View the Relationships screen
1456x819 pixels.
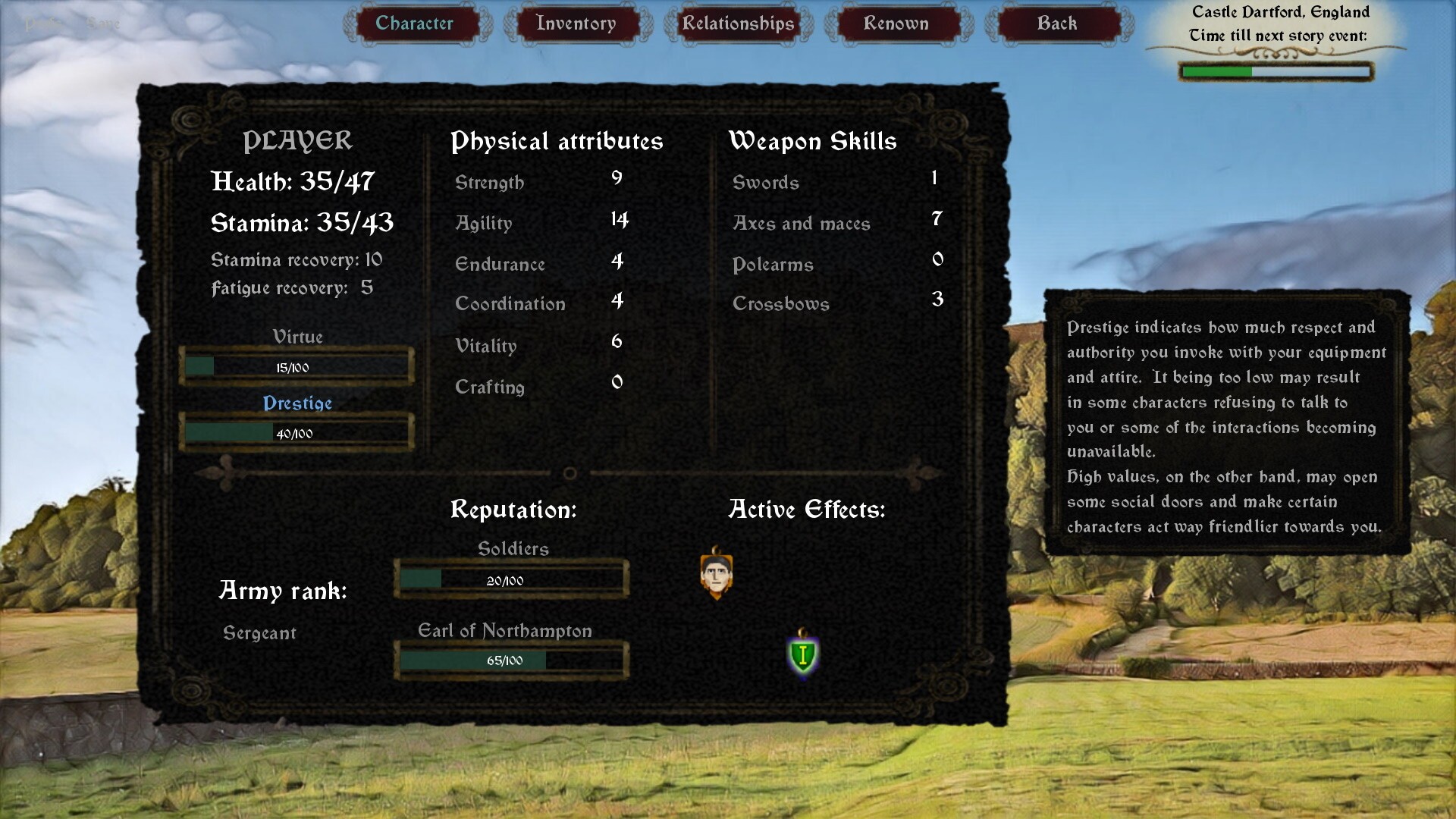pyautogui.click(x=736, y=24)
